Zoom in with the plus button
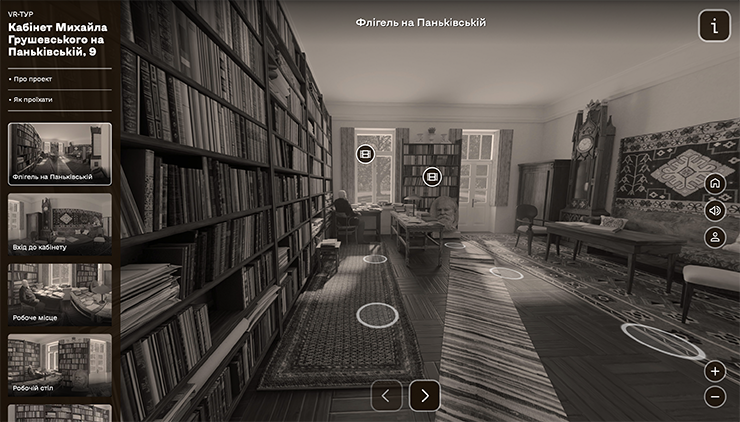This screenshot has width=740, height=422. [714, 371]
